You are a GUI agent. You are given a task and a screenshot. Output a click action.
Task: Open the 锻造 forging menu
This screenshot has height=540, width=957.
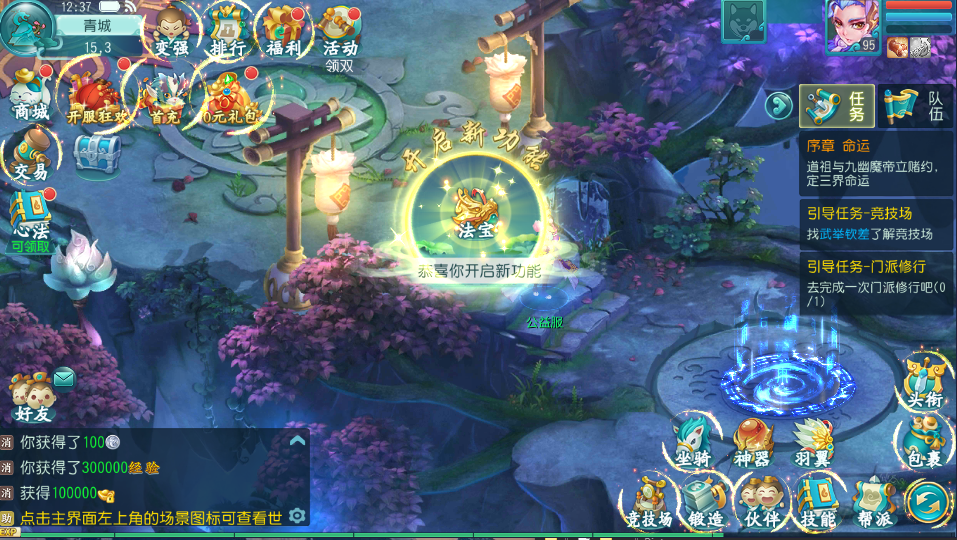[x=706, y=500]
